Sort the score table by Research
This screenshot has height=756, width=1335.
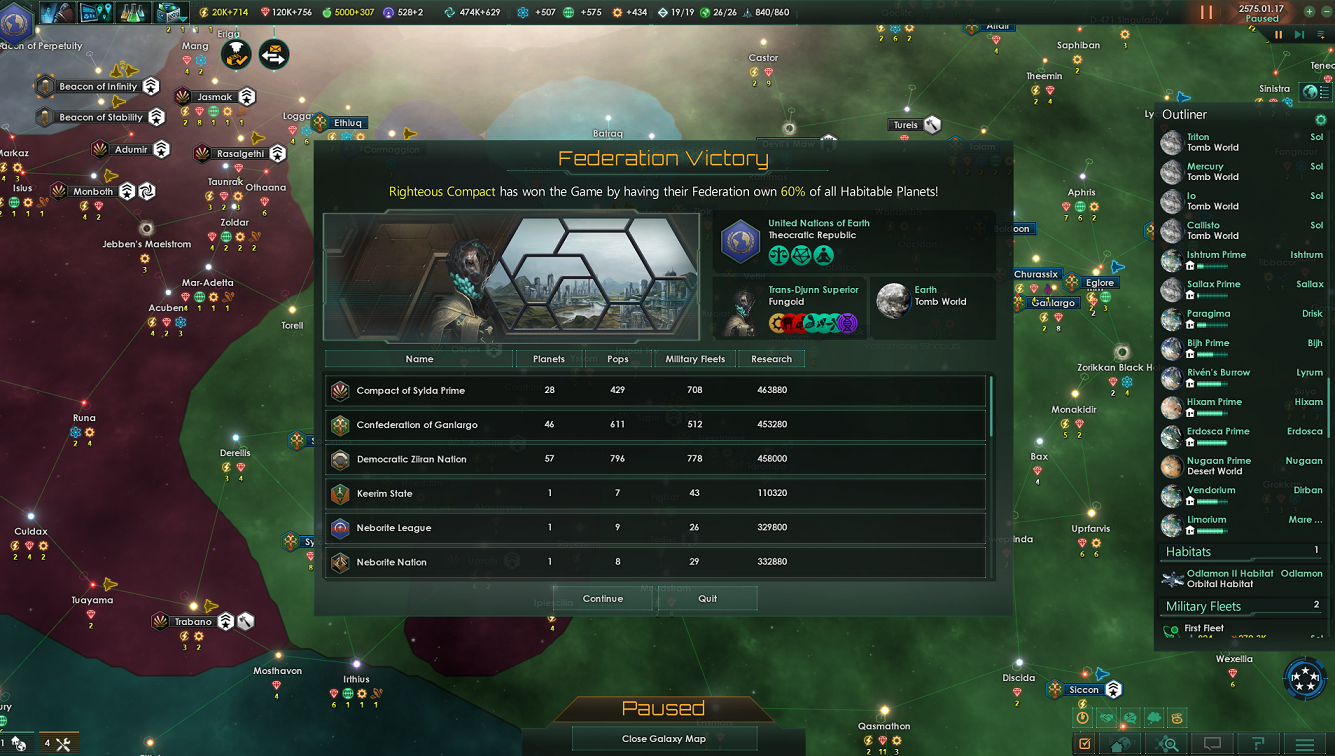click(x=771, y=359)
